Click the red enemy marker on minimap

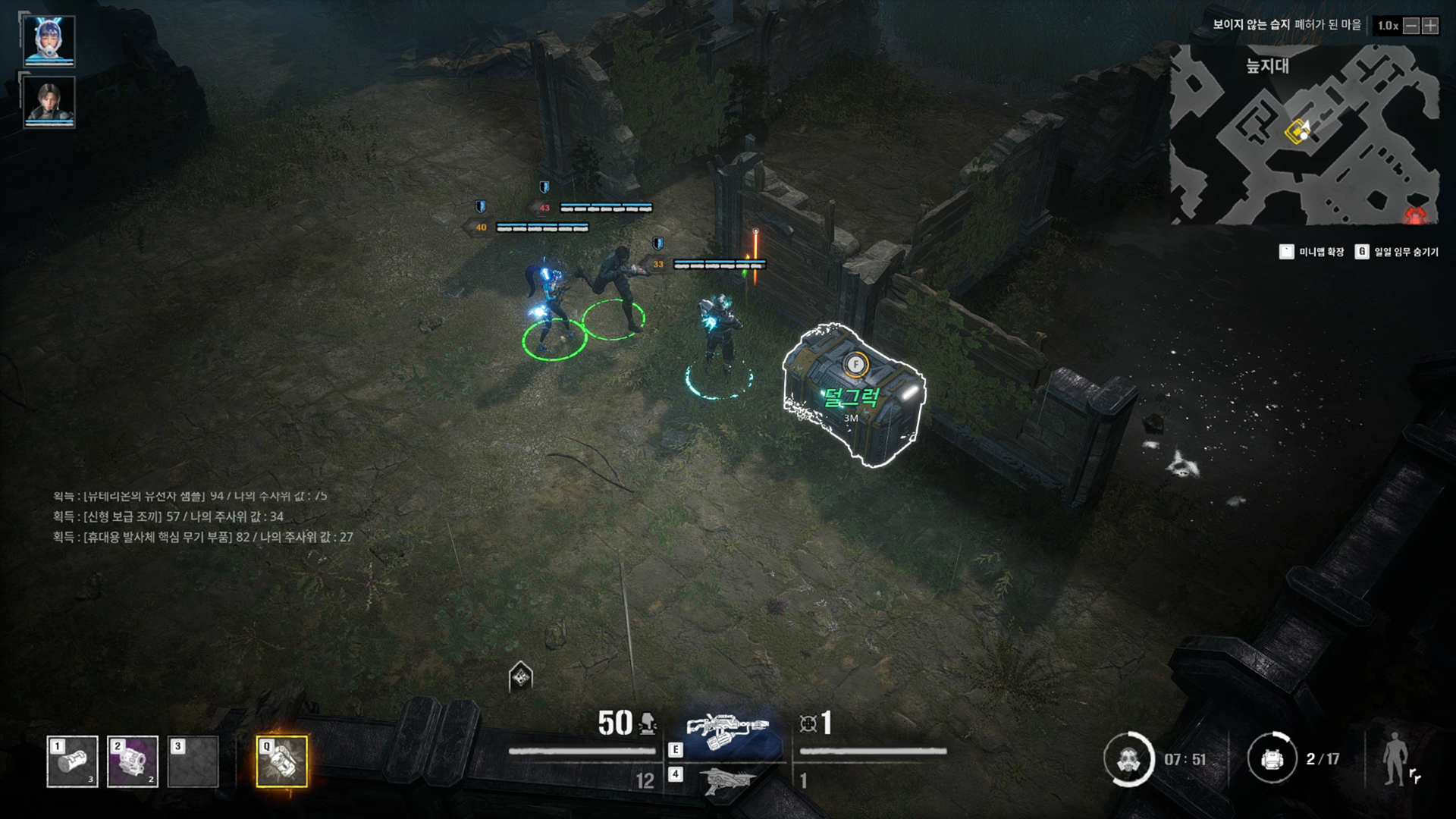click(1415, 215)
